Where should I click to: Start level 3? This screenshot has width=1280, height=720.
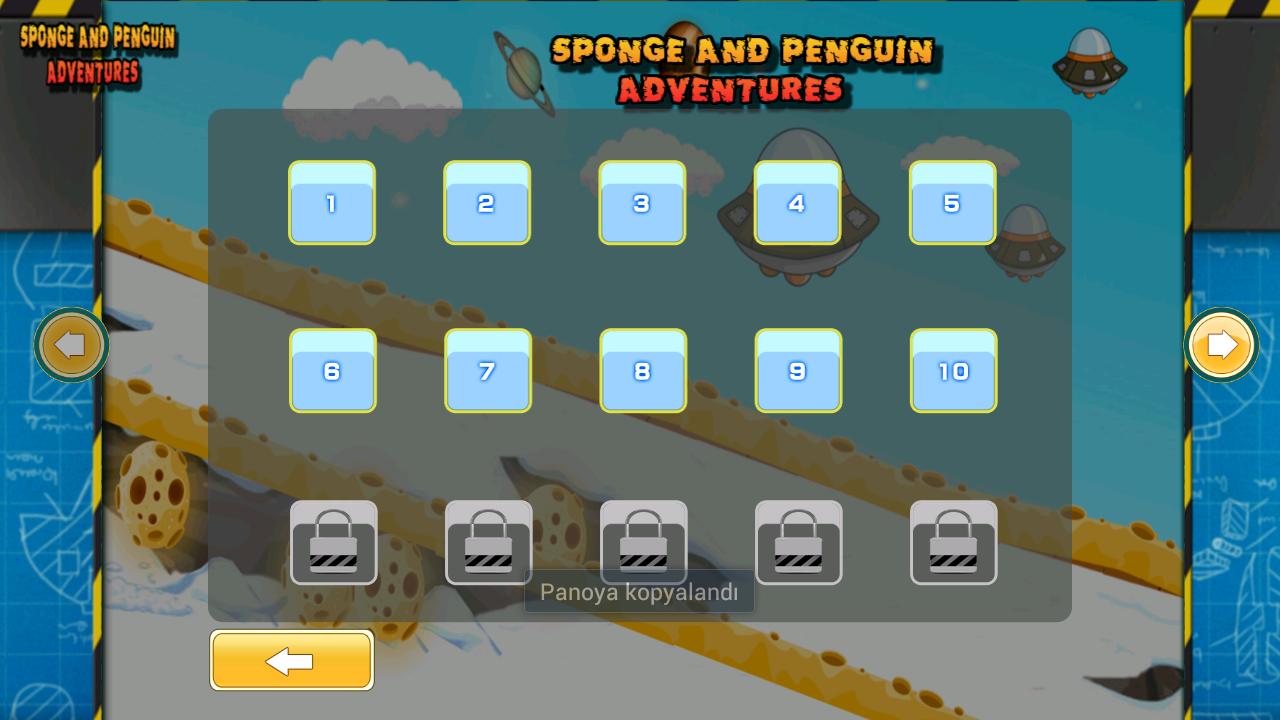click(642, 204)
